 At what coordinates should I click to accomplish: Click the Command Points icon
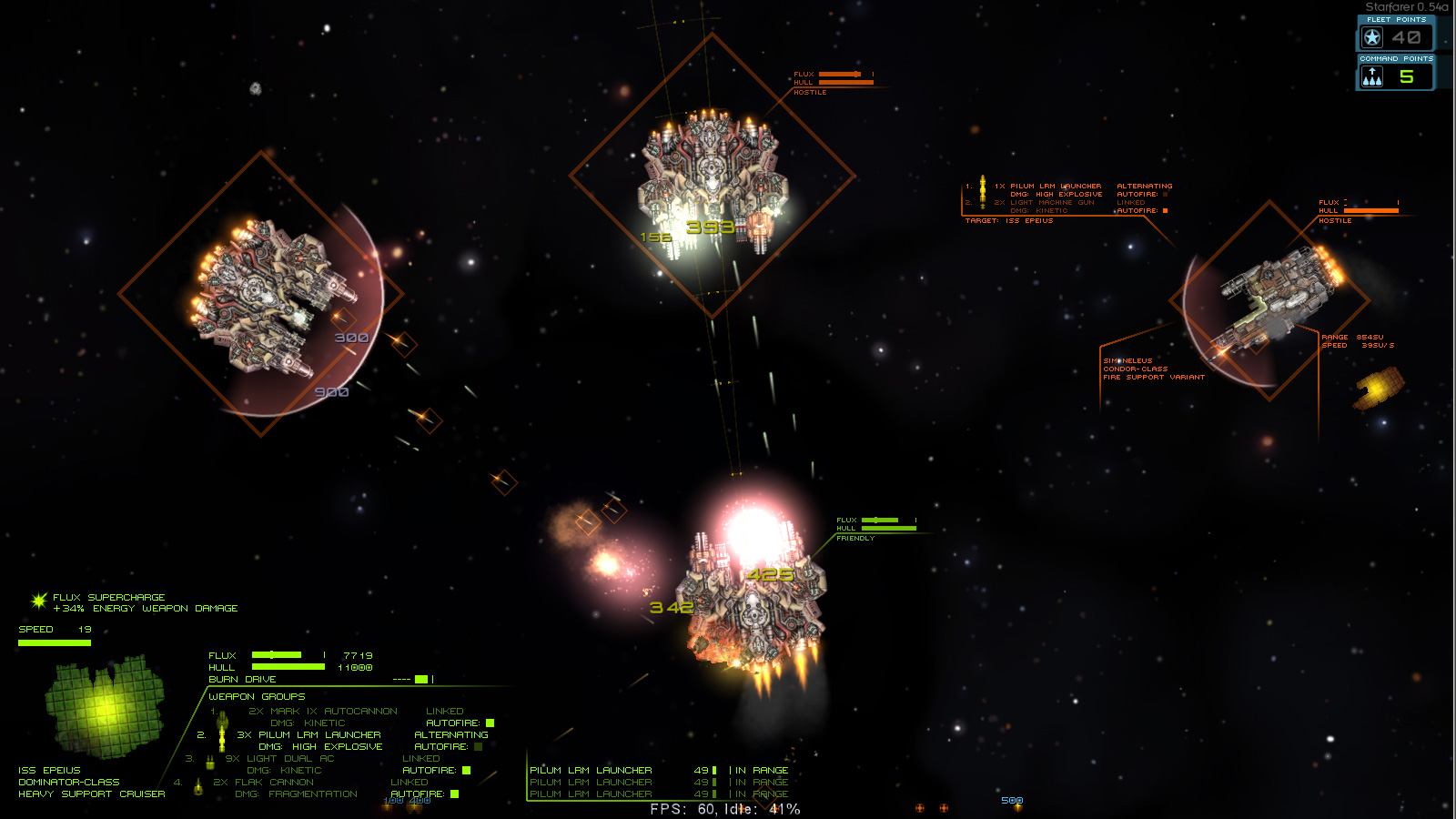[1373, 77]
